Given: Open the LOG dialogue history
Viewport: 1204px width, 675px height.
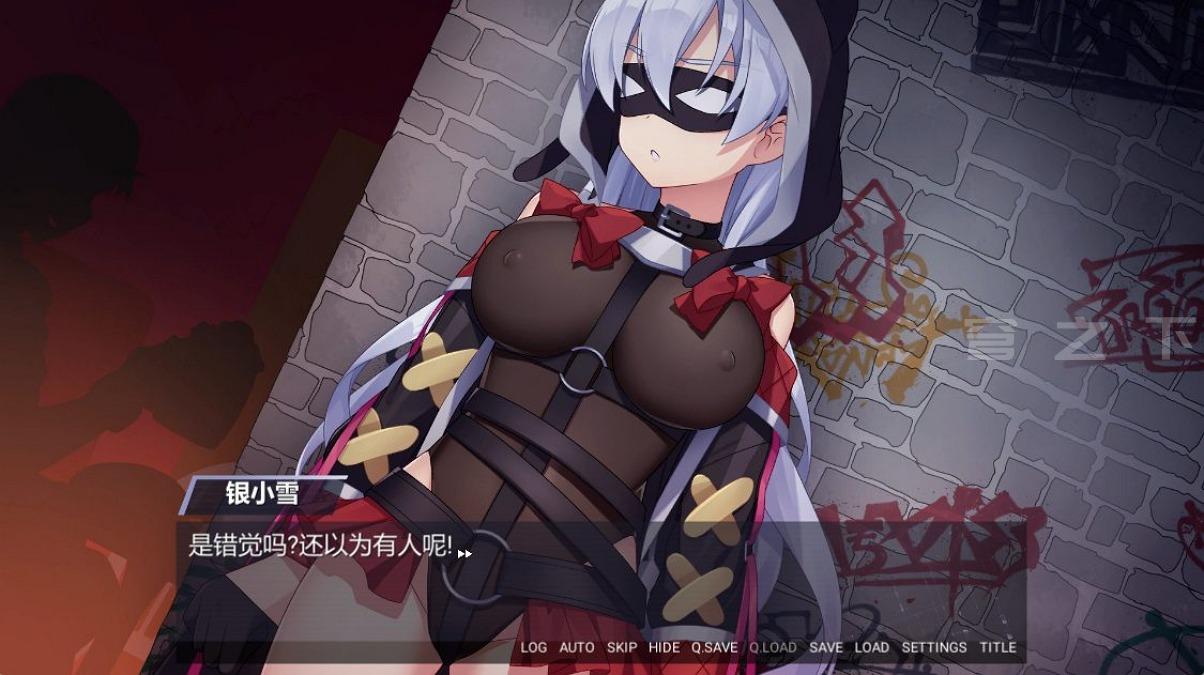Looking at the screenshot, I should click(x=533, y=647).
